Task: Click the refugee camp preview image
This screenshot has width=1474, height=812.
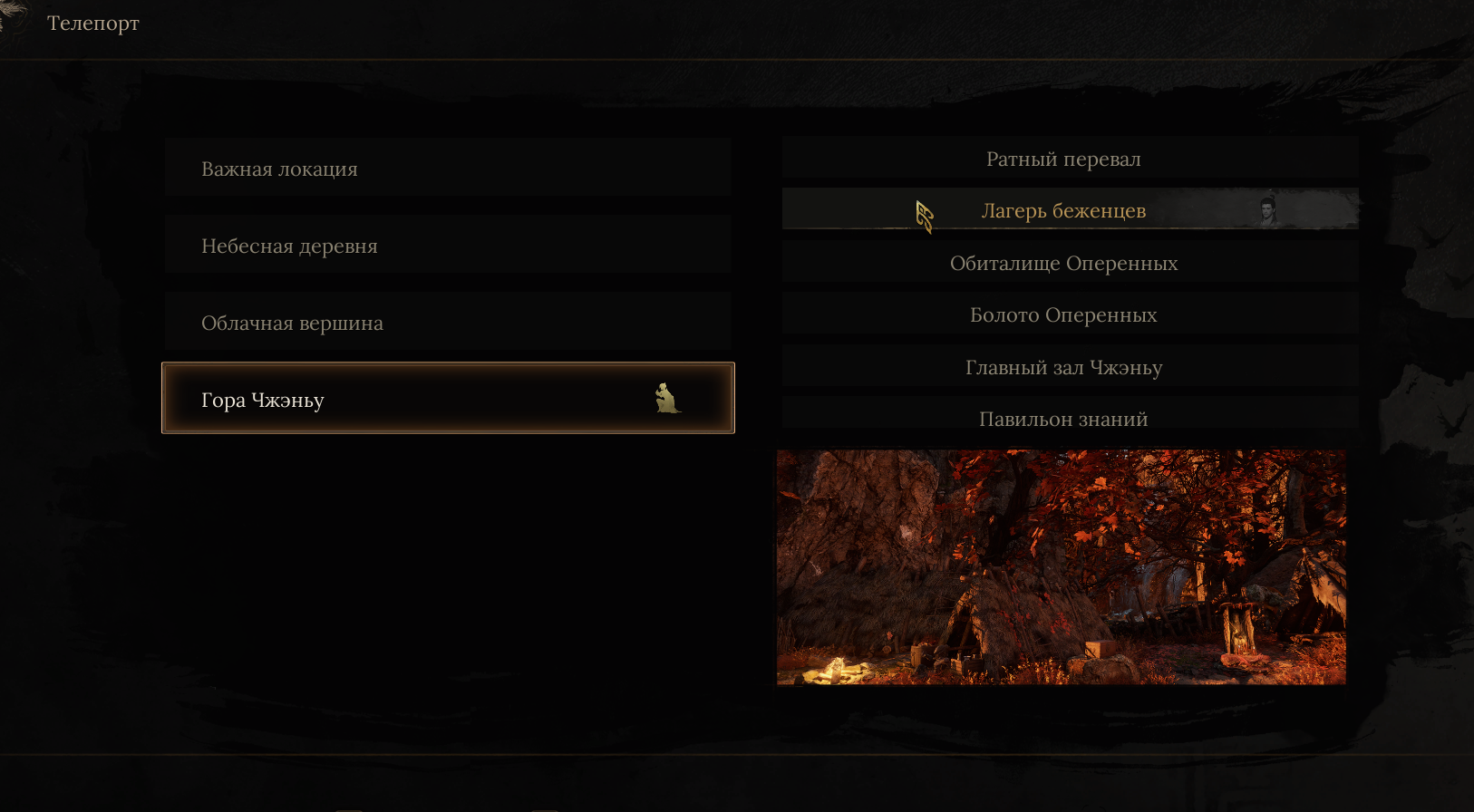Action: pyautogui.click(x=1061, y=567)
